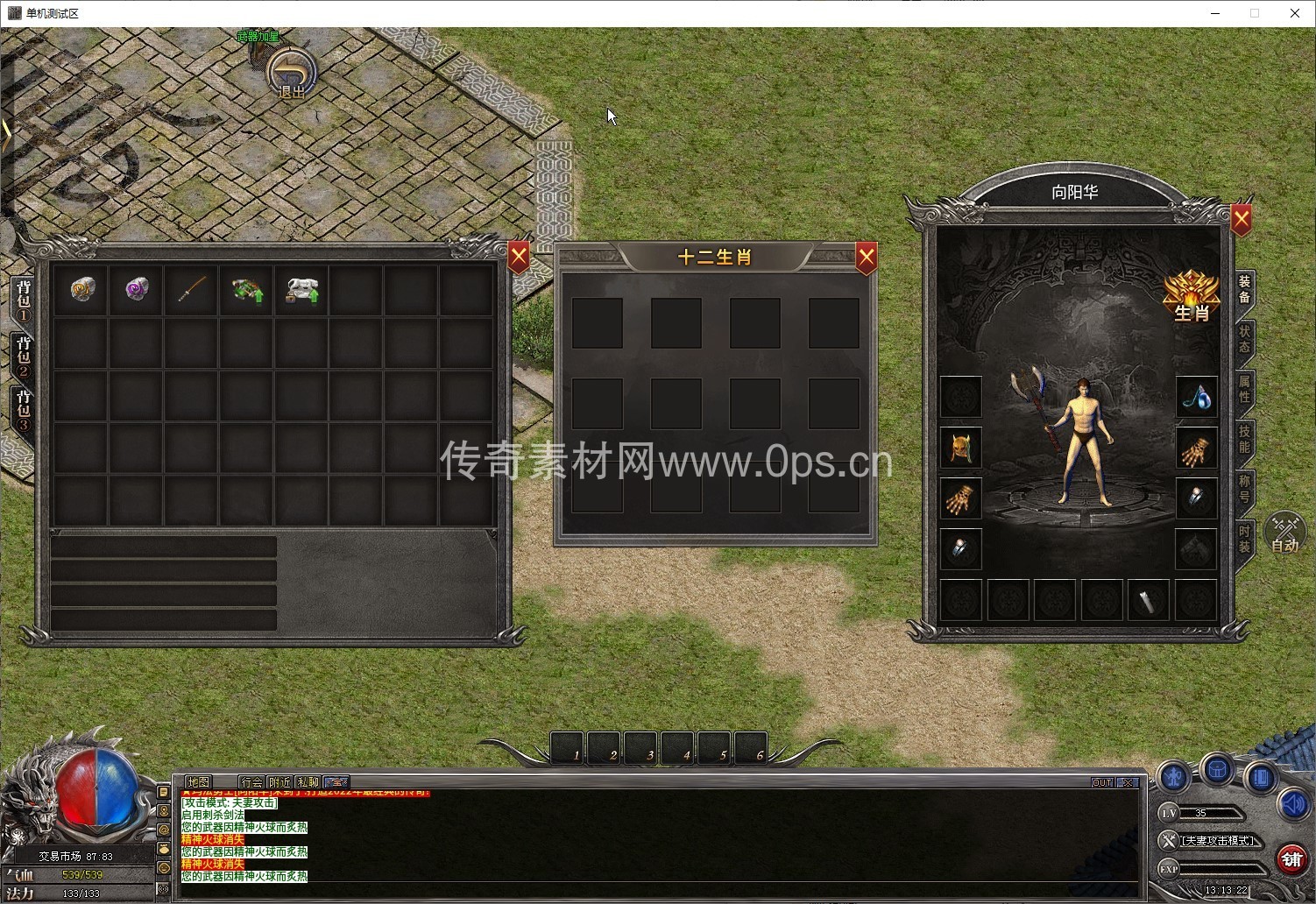
Task: Close the 十二生肖 zodiac window
Action: (866, 258)
